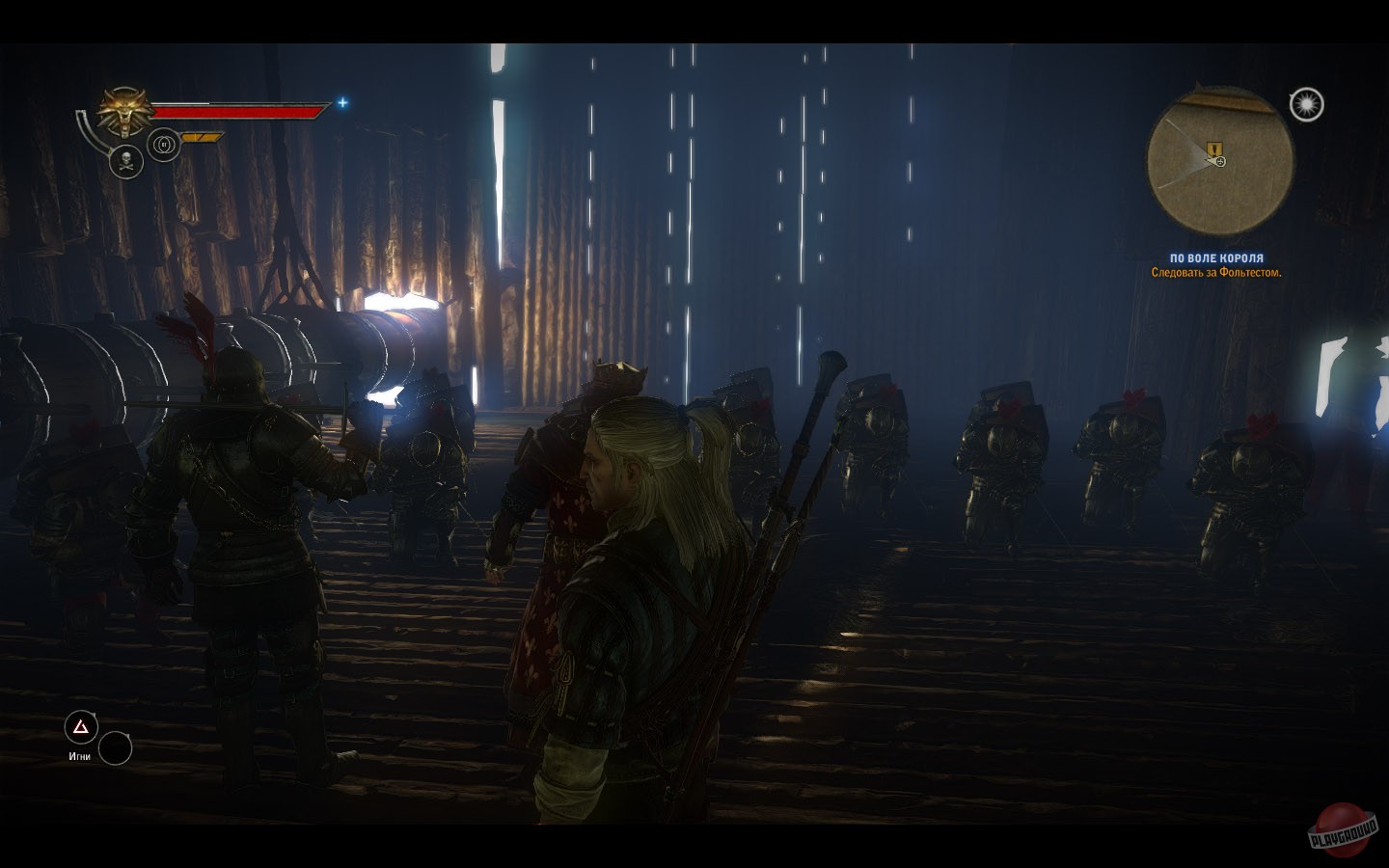This screenshot has height=868, width=1389.
Task: Click the blue plus buff indicator
Action: [x=342, y=104]
